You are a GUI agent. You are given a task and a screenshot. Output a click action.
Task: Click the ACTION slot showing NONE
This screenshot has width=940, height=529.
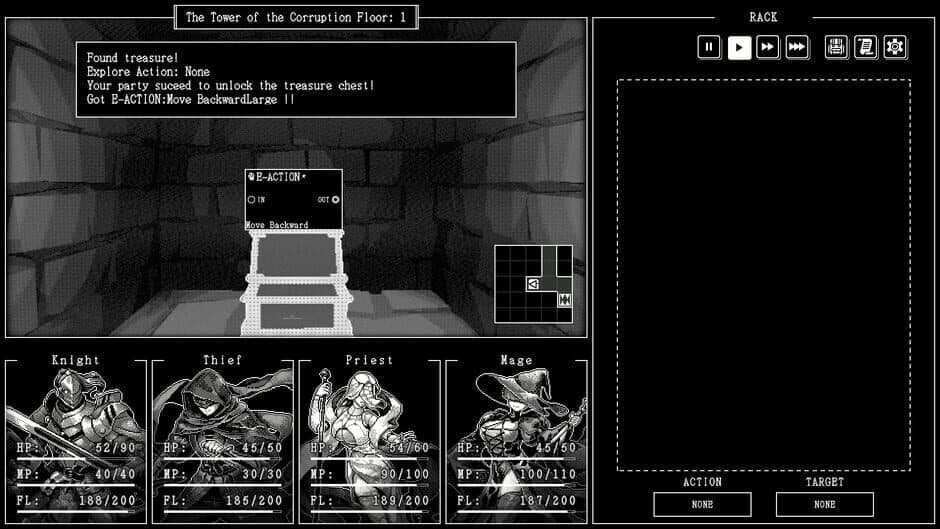pyautogui.click(x=702, y=504)
